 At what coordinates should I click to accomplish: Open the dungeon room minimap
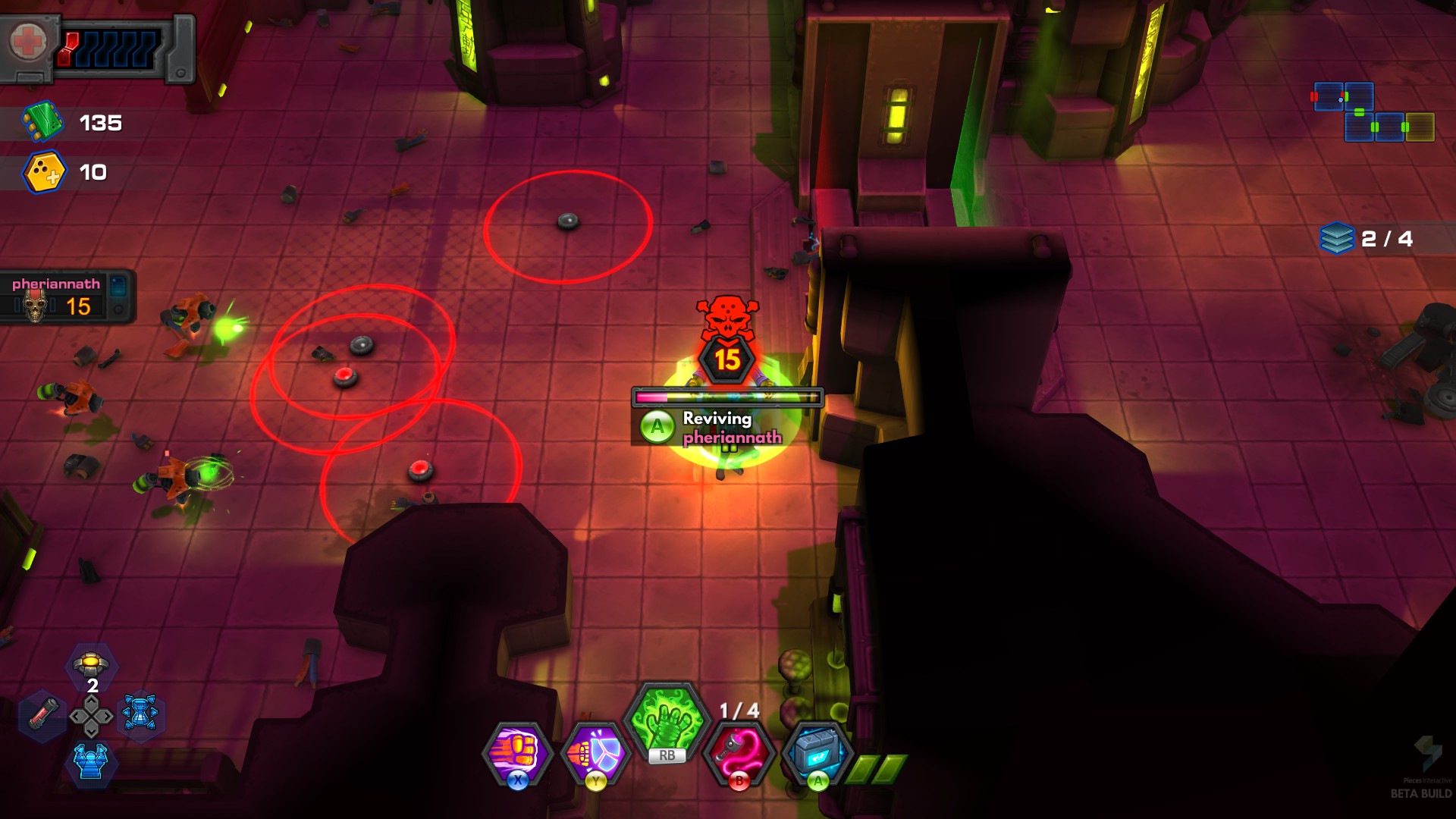pos(1373,112)
